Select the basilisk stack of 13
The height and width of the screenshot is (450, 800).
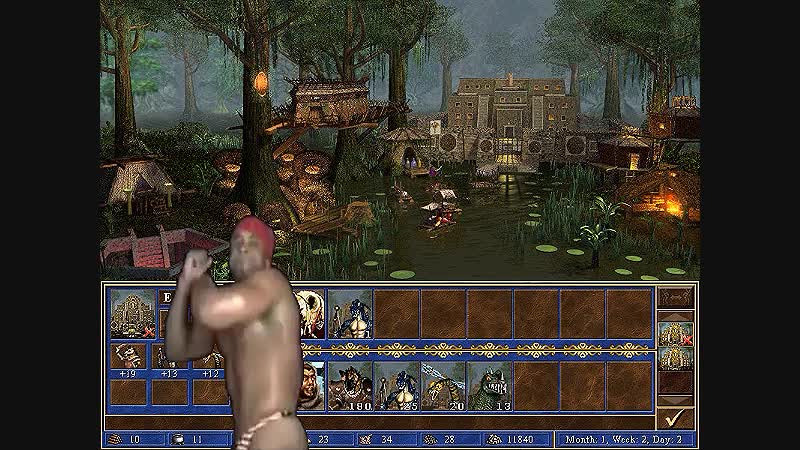pyautogui.click(x=490, y=386)
